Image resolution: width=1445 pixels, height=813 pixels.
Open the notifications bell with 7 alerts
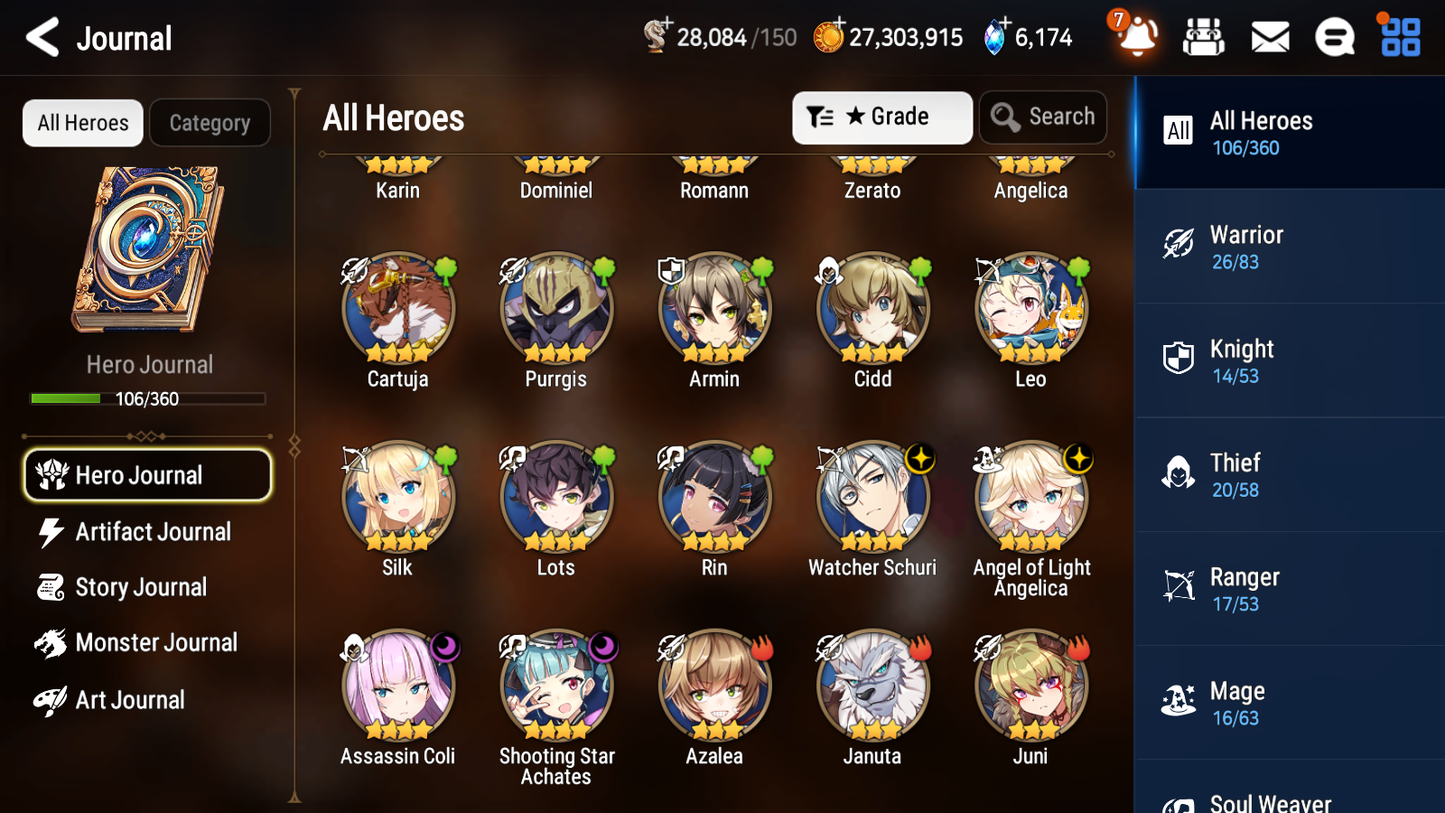pos(1135,36)
